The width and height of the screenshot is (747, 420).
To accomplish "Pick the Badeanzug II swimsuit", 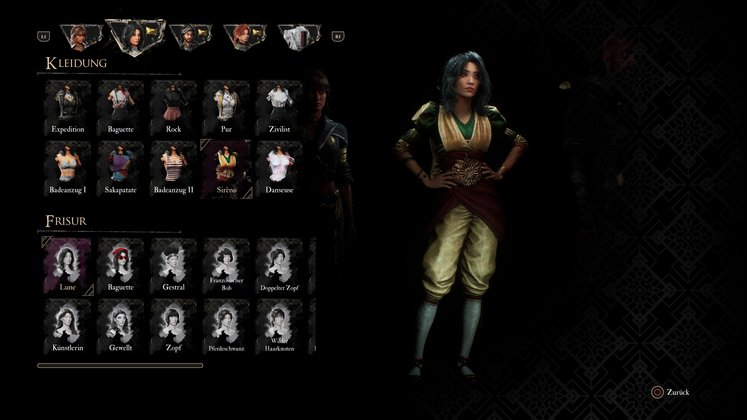I will pos(174,168).
